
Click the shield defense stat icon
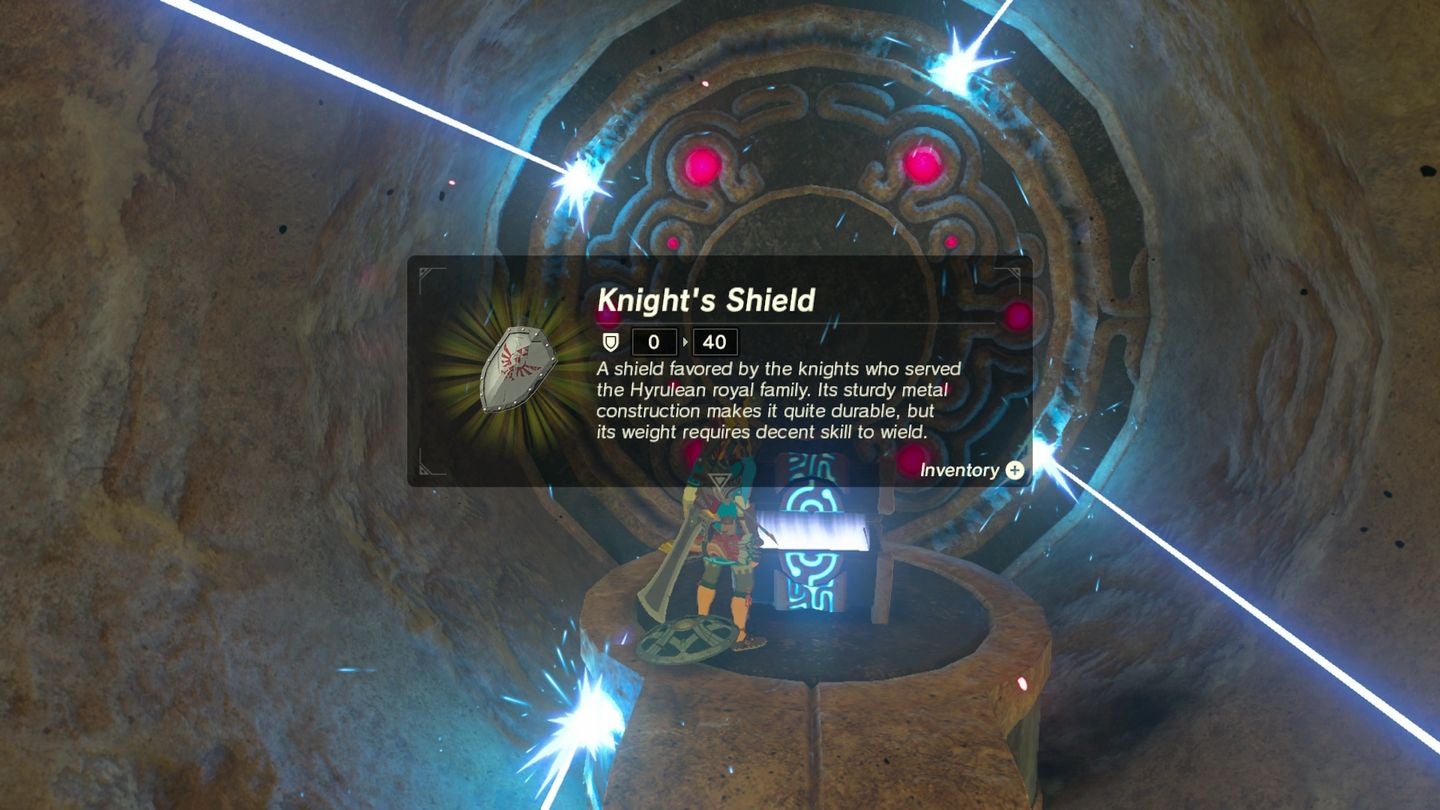pyautogui.click(x=610, y=341)
